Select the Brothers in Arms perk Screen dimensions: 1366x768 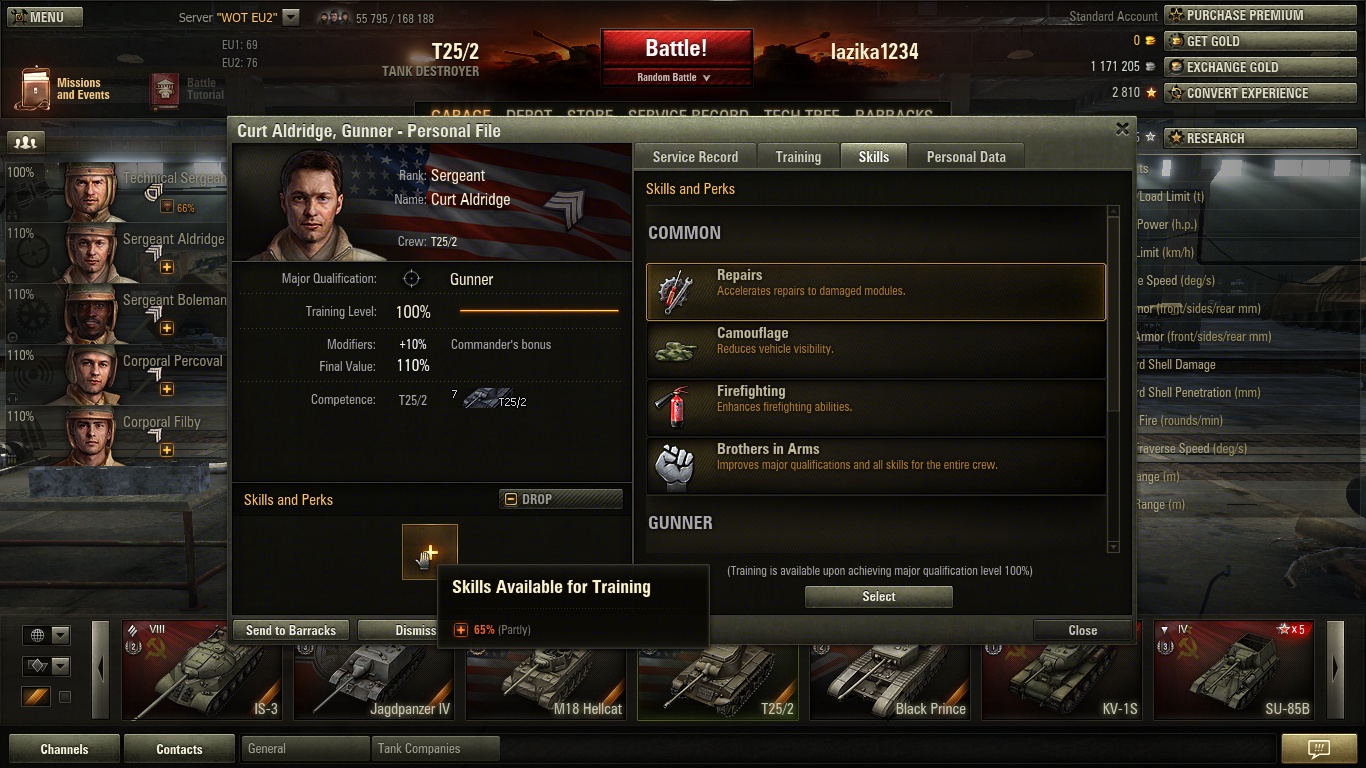point(876,466)
